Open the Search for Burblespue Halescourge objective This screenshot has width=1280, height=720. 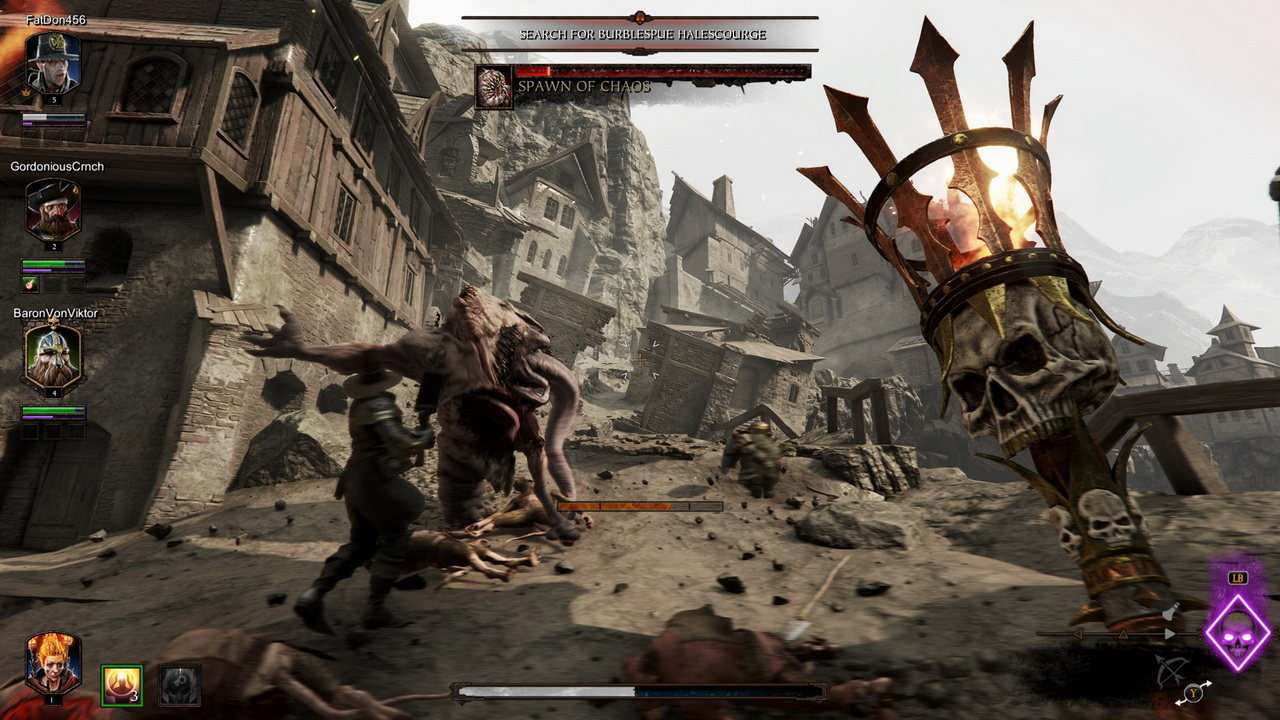coord(641,34)
